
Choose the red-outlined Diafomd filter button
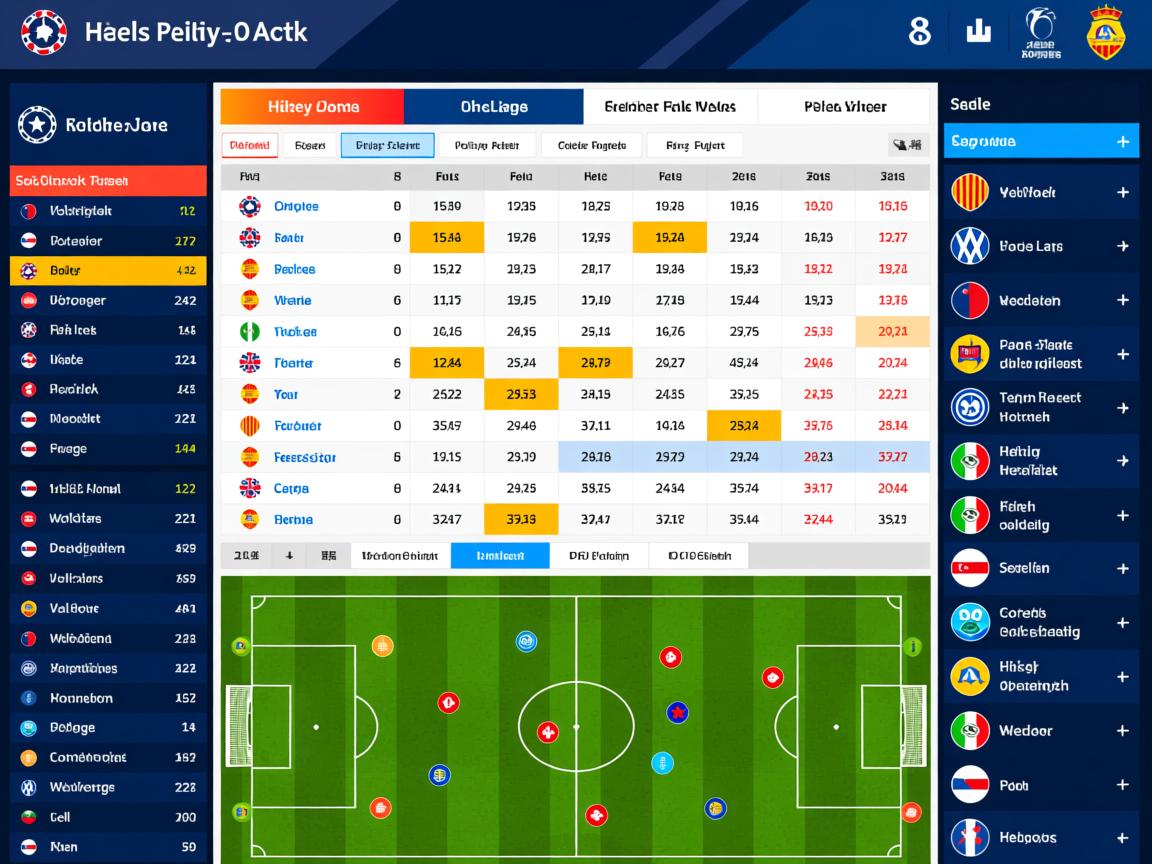click(249, 145)
